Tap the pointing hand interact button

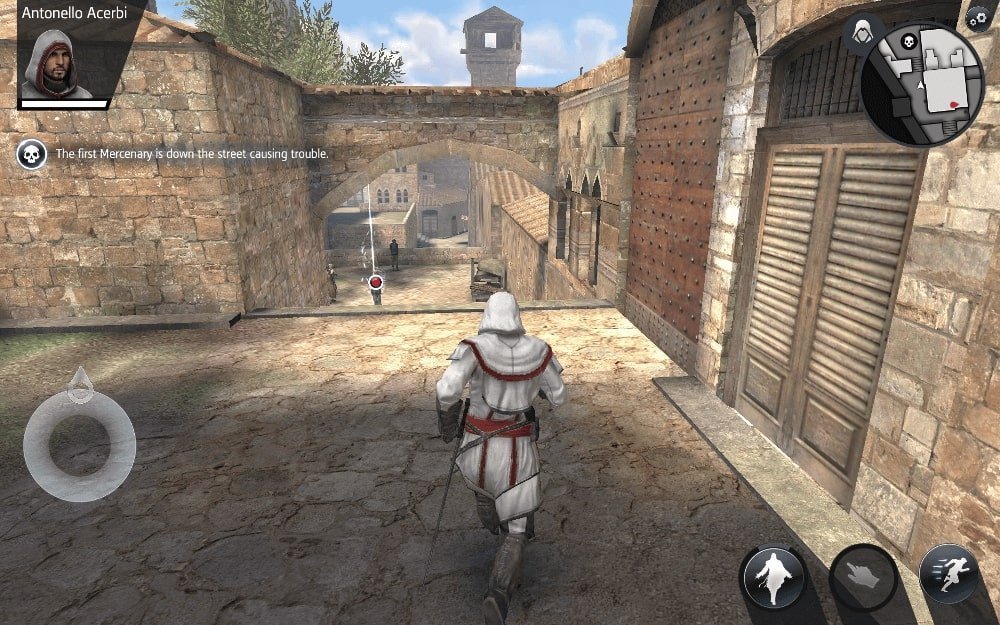pyautogui.click(x=862, y=577)
